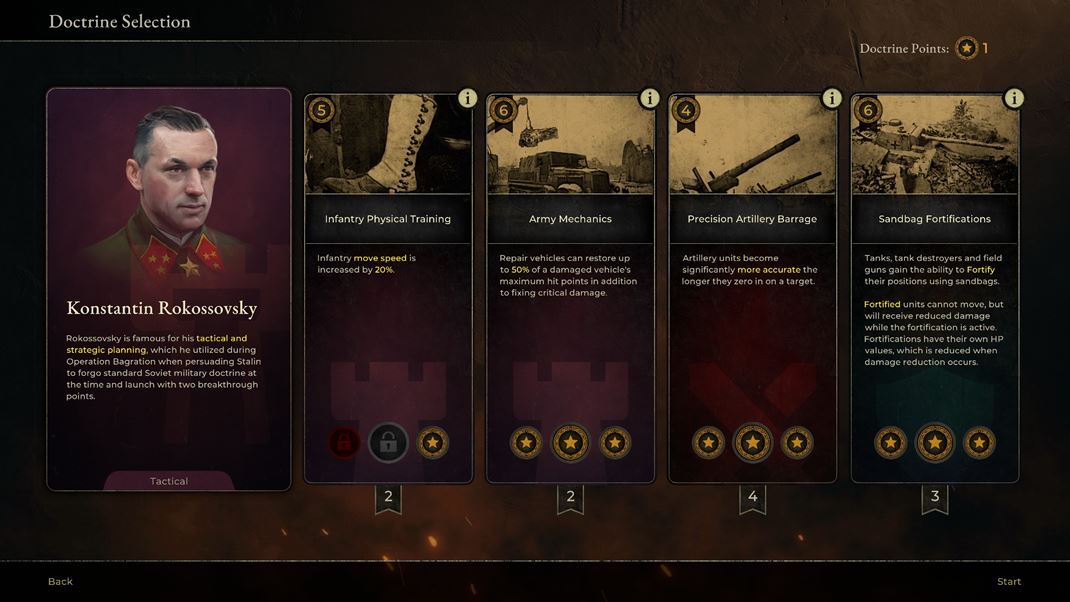Start the game with selected doctrines
1070x602 pixels.
[x=1008, y=581]
